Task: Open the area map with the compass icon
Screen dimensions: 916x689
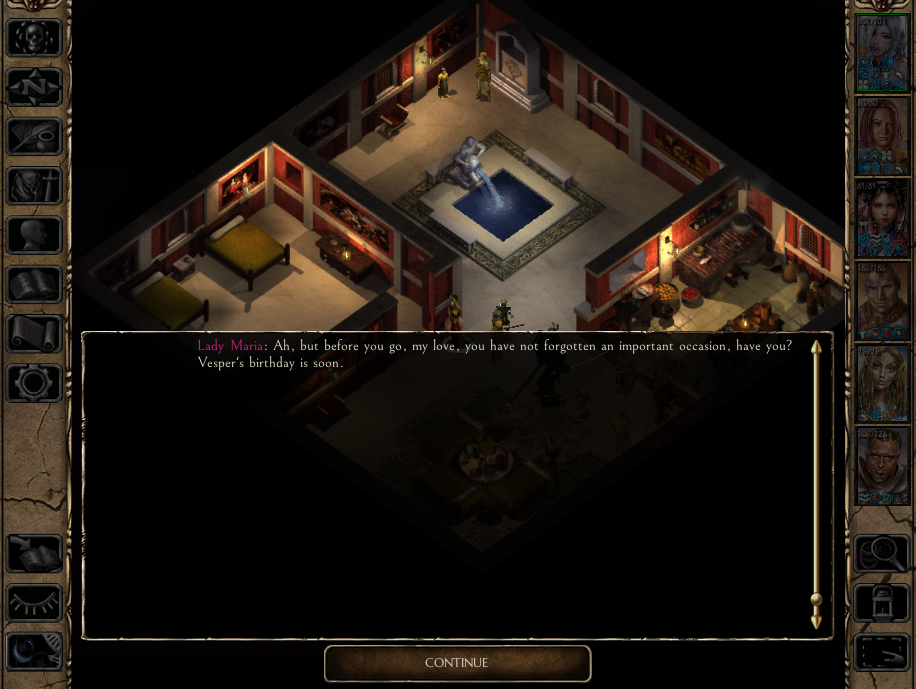Action: [35, 87]
